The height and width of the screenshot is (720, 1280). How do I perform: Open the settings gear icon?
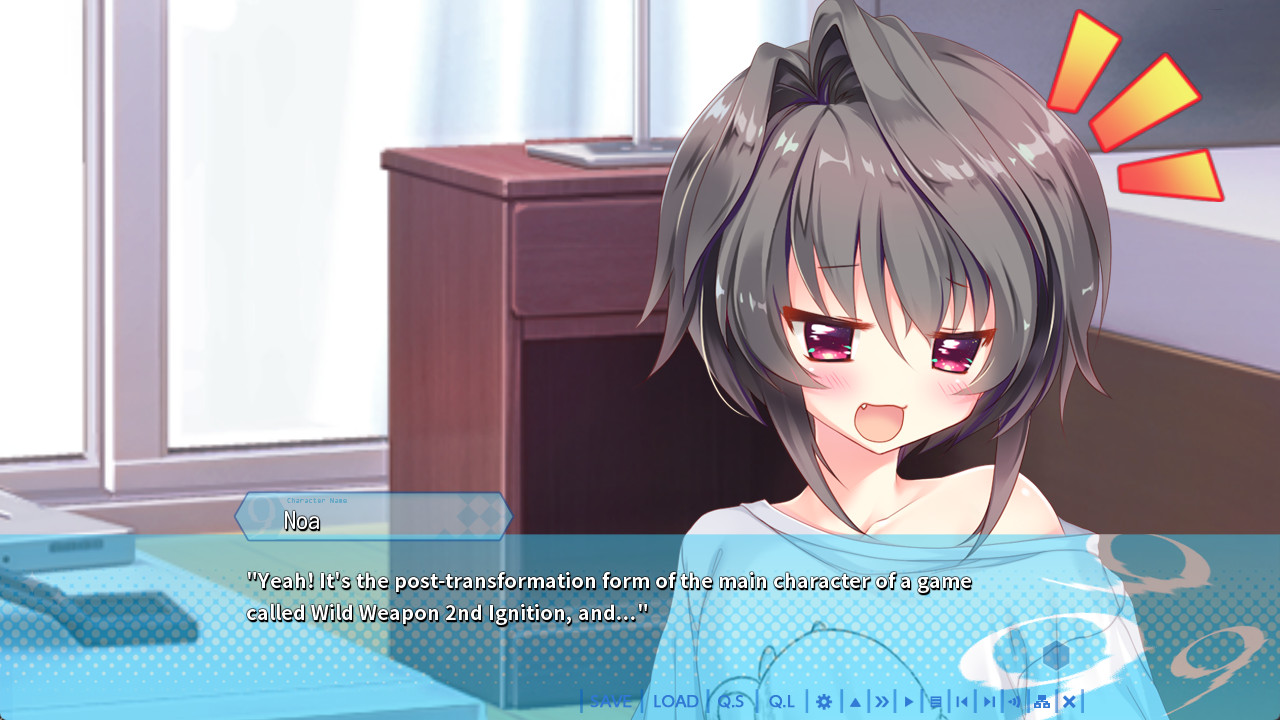(x=825, y=701)
